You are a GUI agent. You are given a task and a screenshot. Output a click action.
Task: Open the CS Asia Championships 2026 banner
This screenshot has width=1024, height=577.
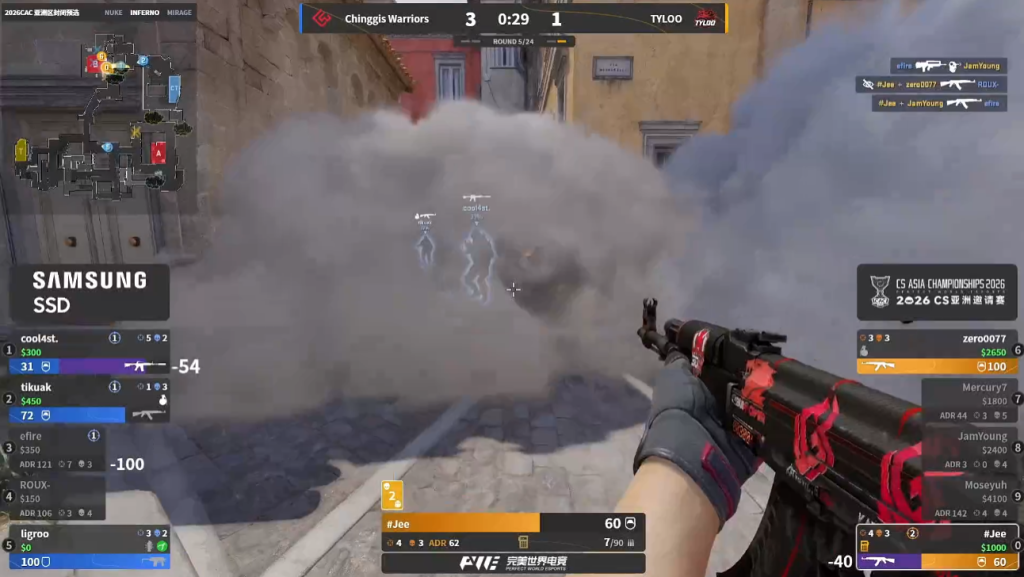[937, 292]
